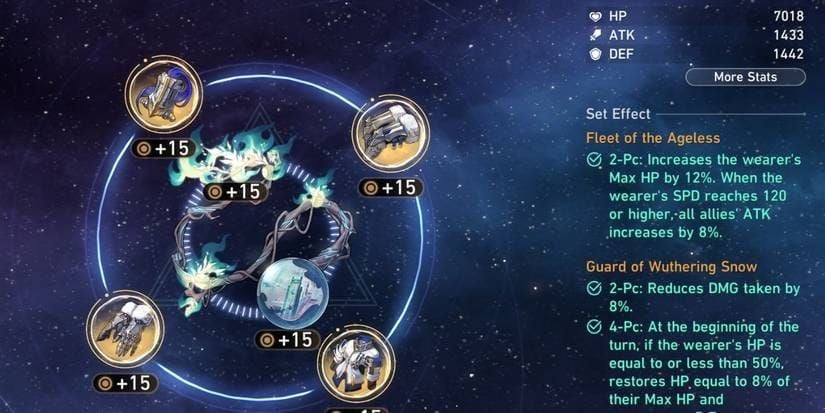Select the gauntlet relic slot

(x=125, y=330)
